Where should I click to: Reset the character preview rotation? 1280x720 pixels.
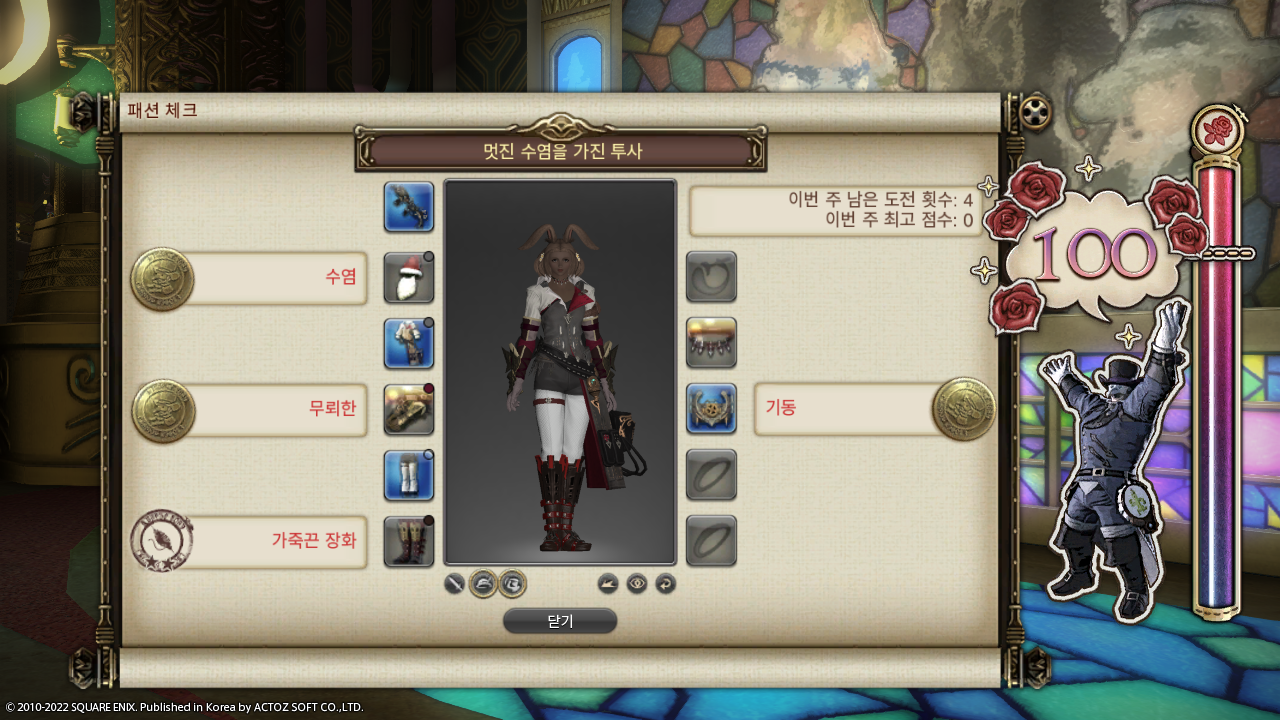coord(666,583)
